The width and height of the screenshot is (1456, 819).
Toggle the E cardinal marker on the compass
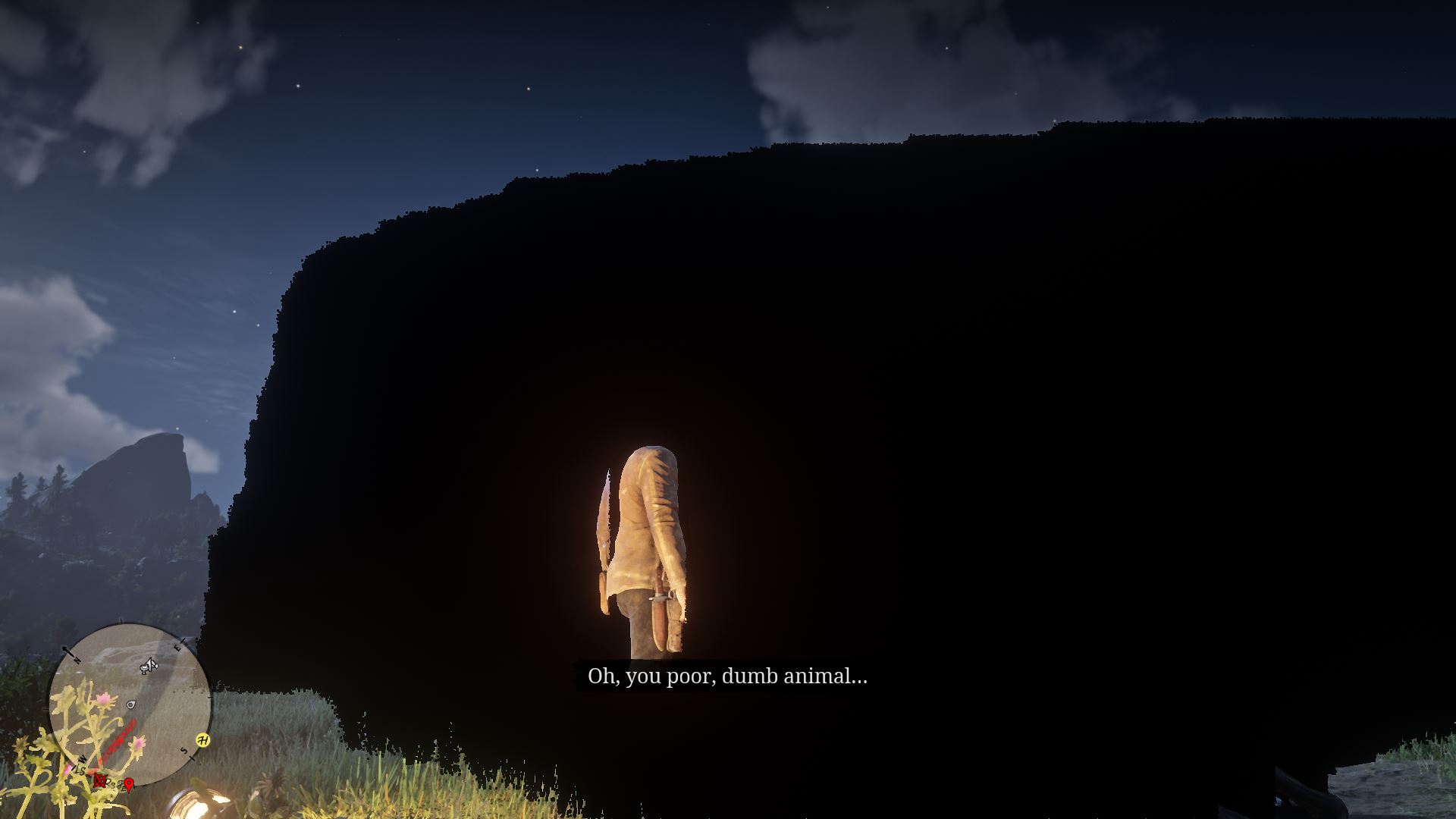coord(177,648)
